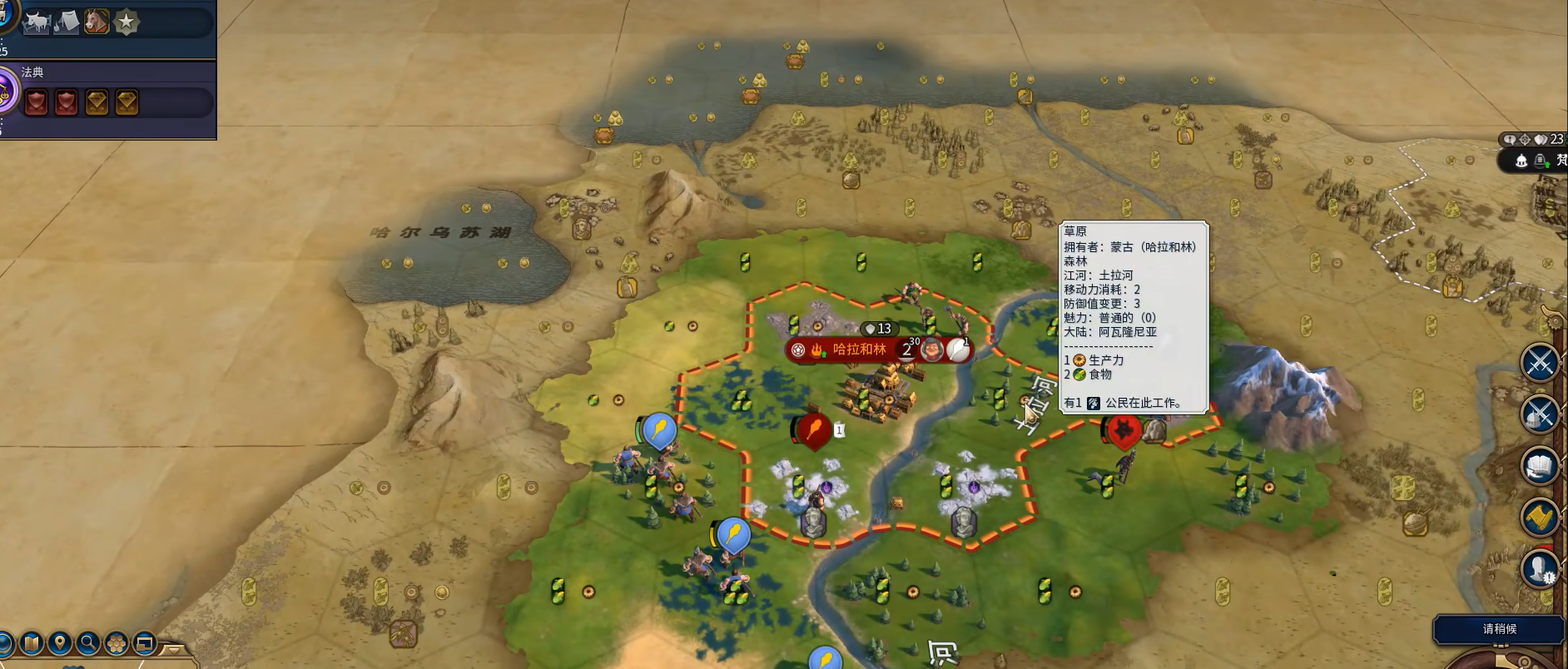Image resolution: width=1568 pixels, height=669 pixels.
Task: Click the minimap resize button
Action: point(145,643)
